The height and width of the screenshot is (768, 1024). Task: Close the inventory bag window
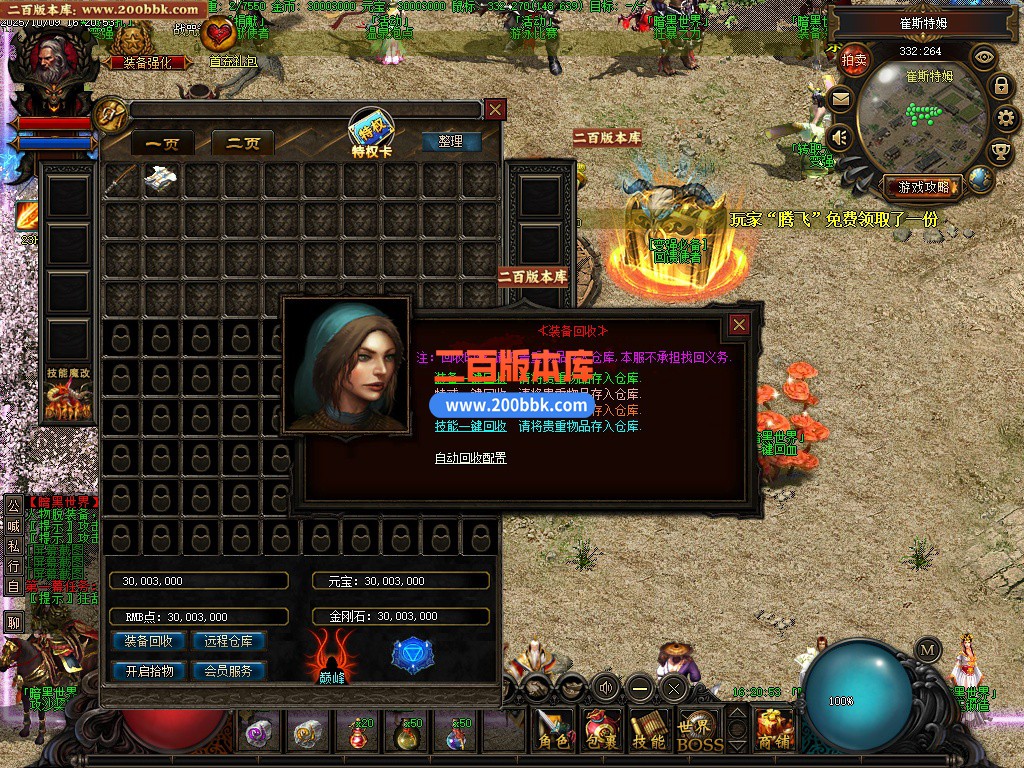(x=495, y=109)
